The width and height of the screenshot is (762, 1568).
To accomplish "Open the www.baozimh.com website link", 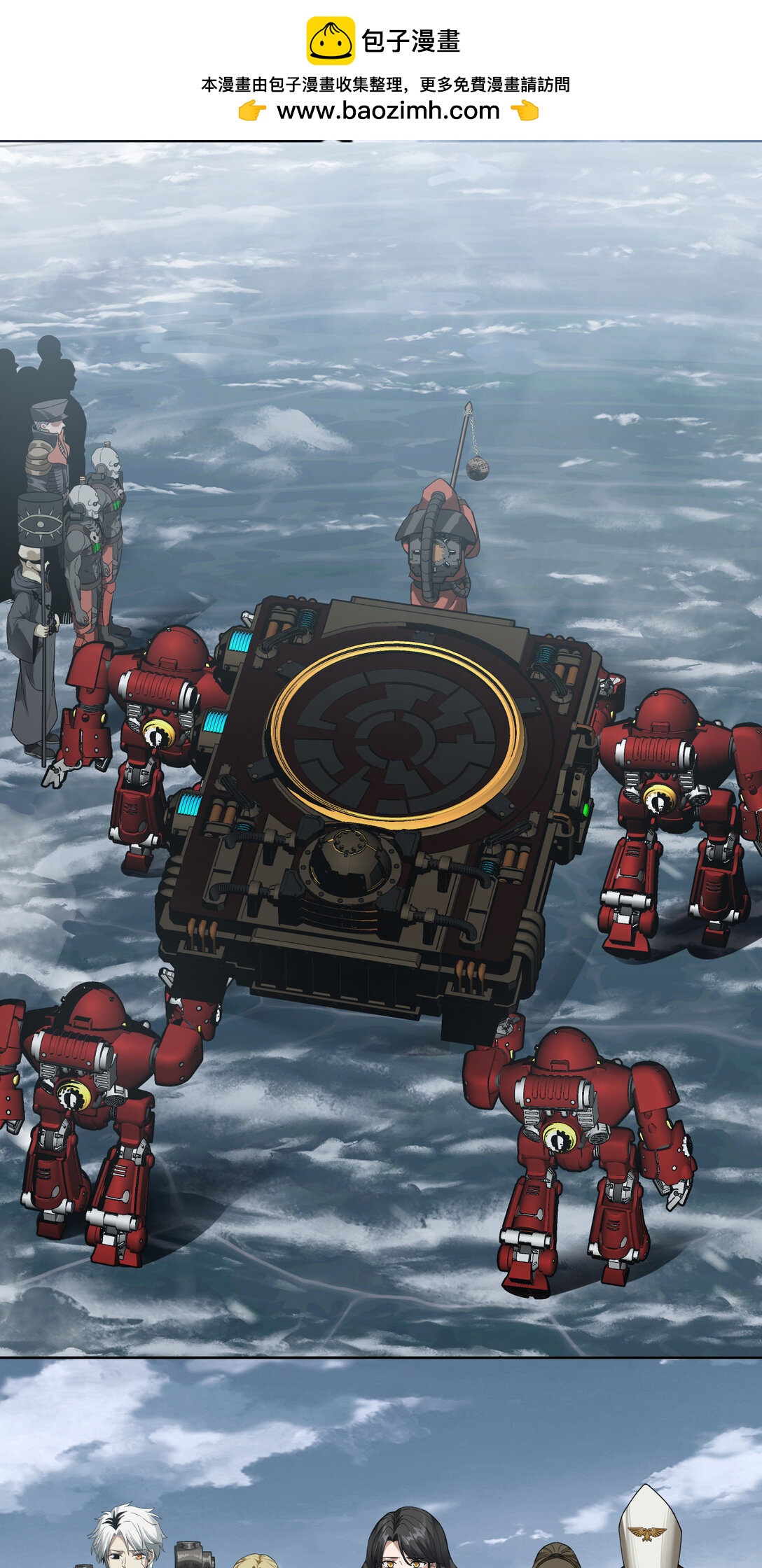I will tap(388, 111).
